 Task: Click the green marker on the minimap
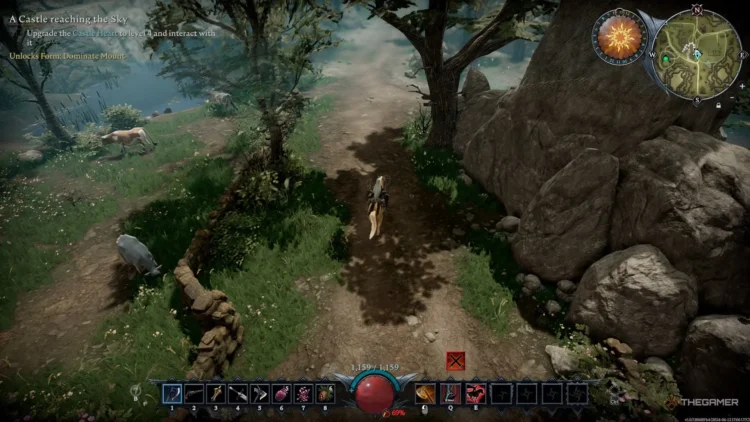click(x=663, y=60)
